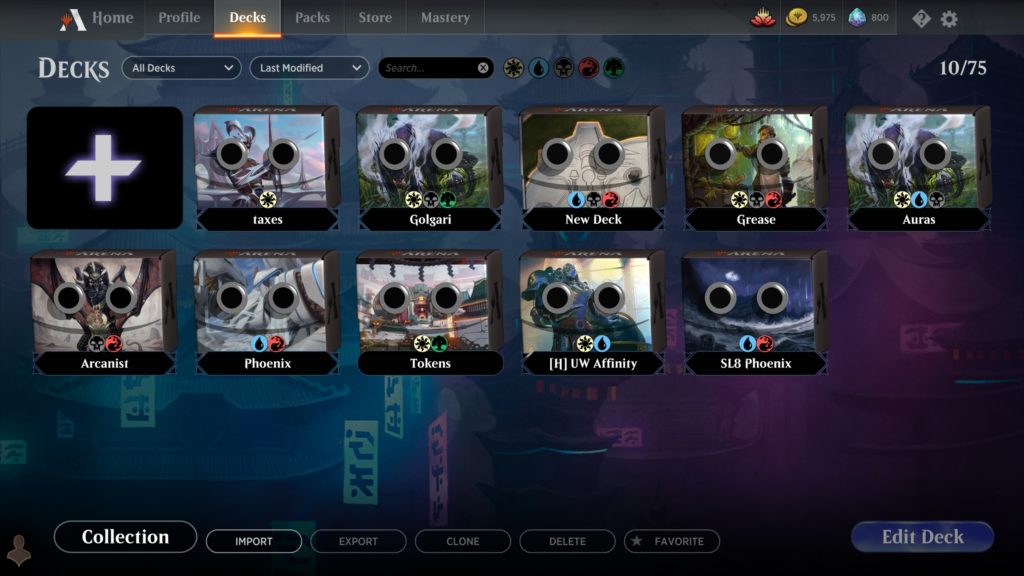Viewport: 1024px width, 576px height.
Task: Expand the All Decks dropdown
Action: point(182,68)
